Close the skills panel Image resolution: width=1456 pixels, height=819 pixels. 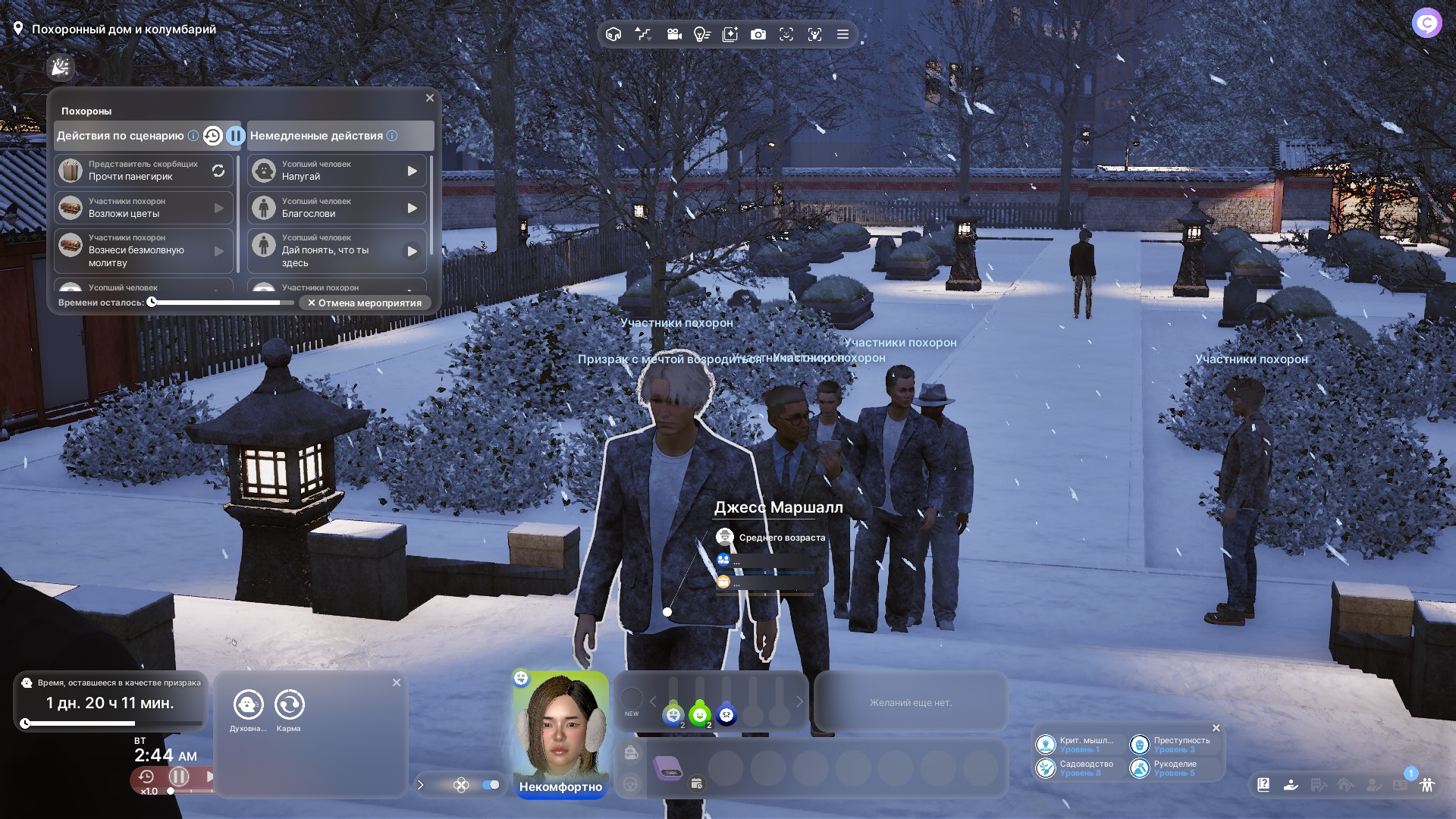[x=1216, y=728]
